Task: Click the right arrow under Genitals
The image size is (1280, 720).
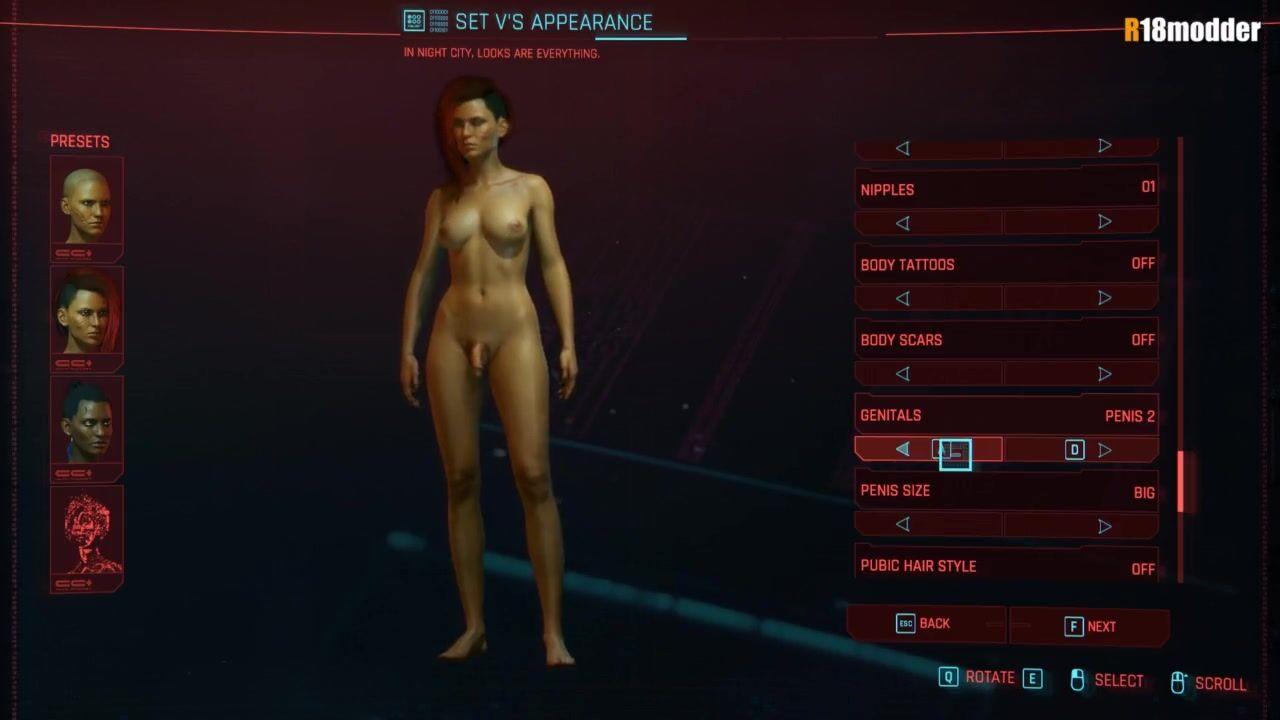Action: point(1104,450)
